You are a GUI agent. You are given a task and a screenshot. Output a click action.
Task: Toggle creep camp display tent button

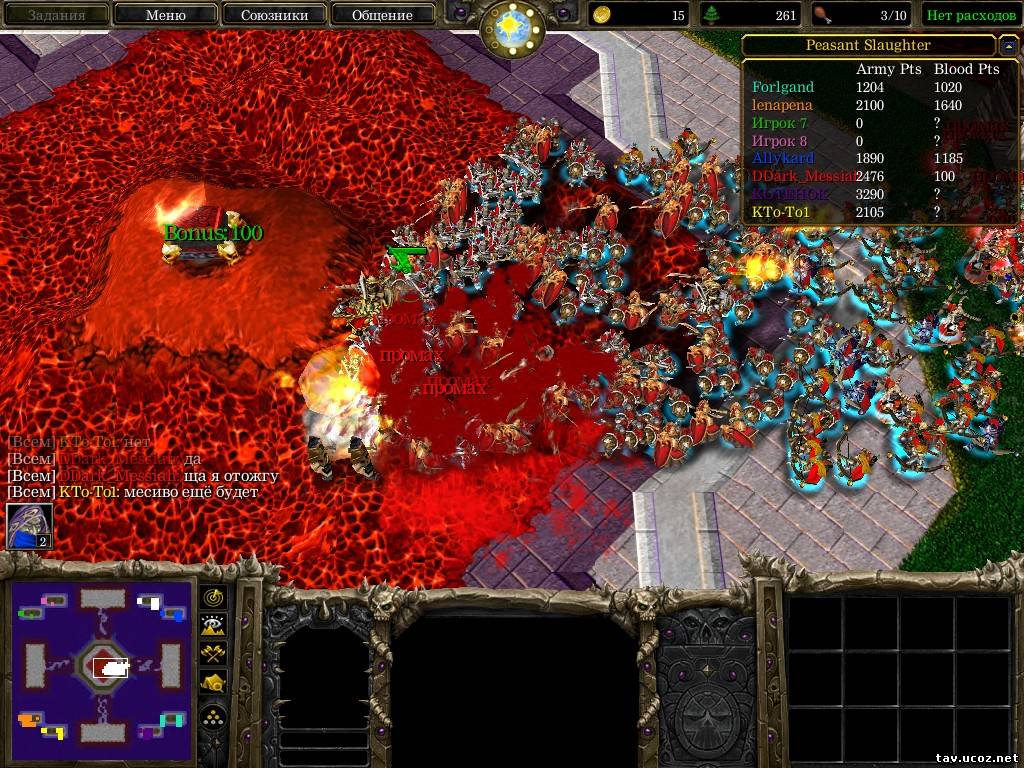[x=213, y=684]
